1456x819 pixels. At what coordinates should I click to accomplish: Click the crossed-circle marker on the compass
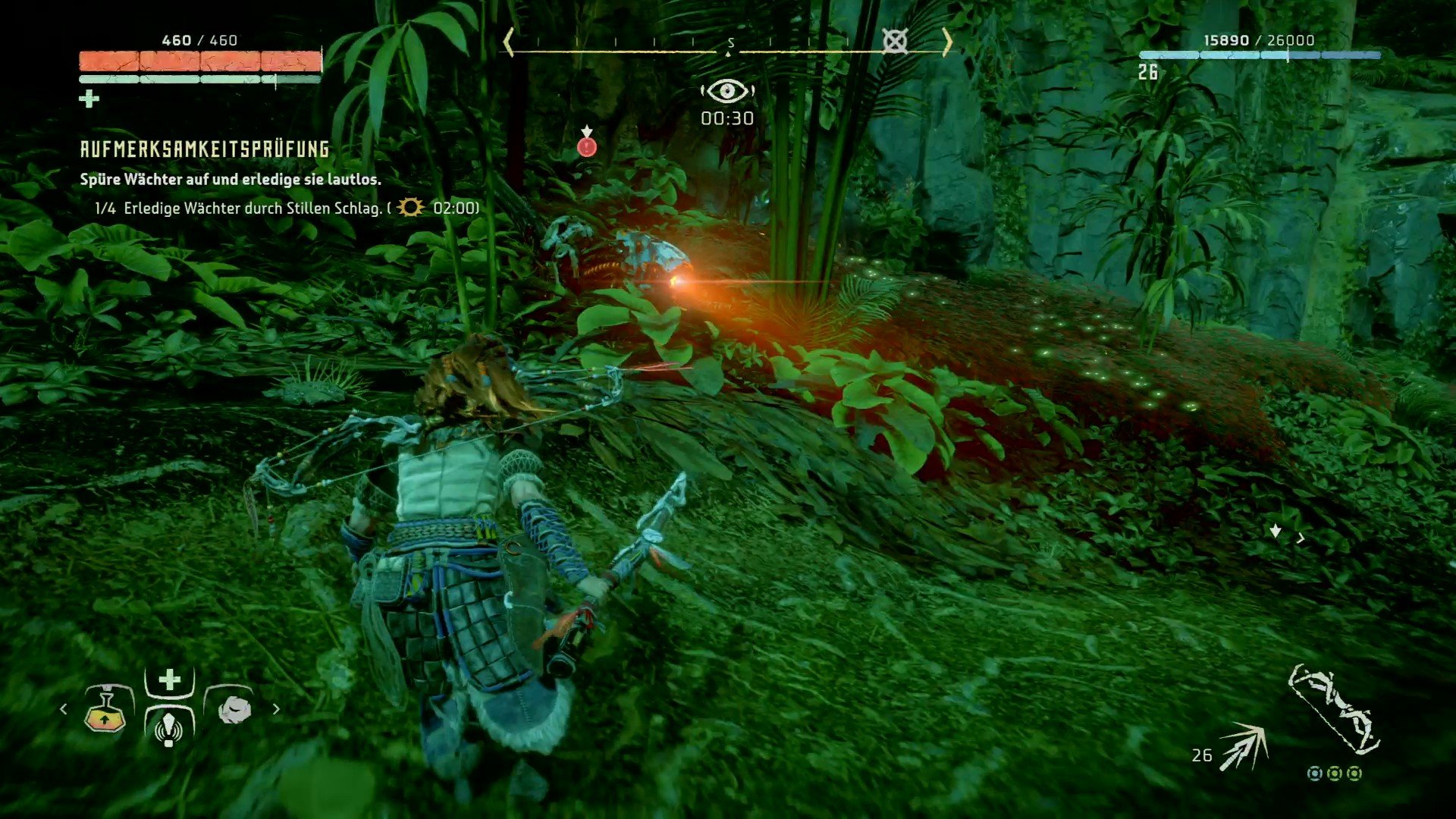[895, 41]
